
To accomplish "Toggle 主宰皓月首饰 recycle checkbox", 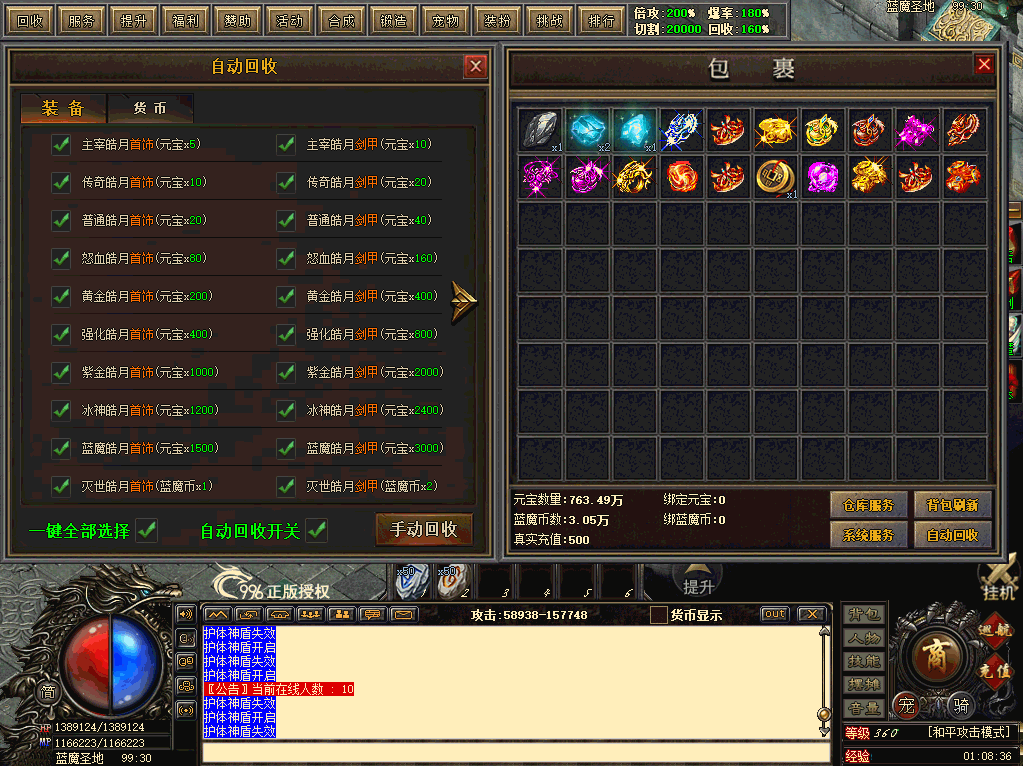I will (x=61, y=145).
